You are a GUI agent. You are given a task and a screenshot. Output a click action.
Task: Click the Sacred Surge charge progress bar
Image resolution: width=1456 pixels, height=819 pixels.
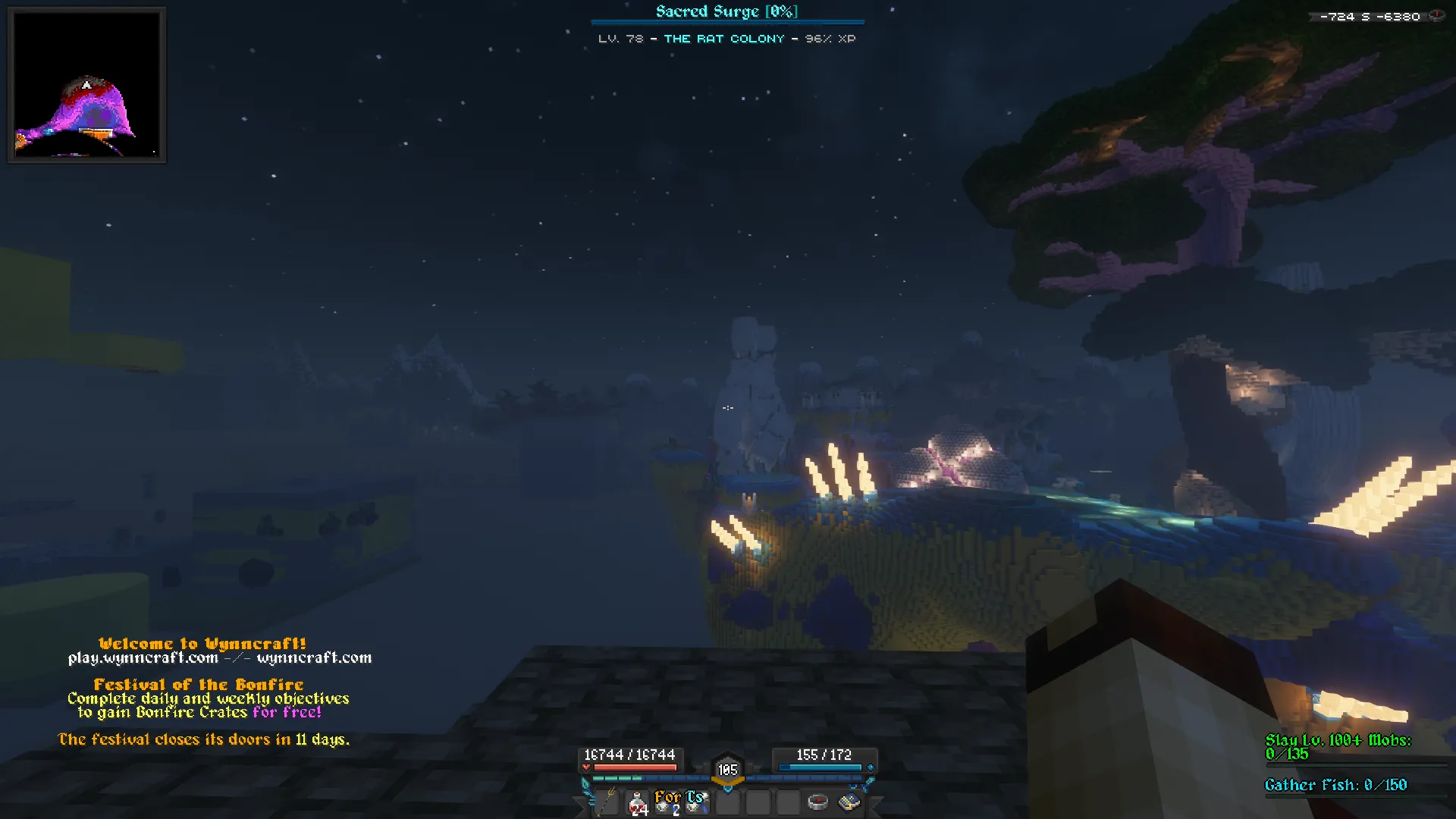[726, 22]
